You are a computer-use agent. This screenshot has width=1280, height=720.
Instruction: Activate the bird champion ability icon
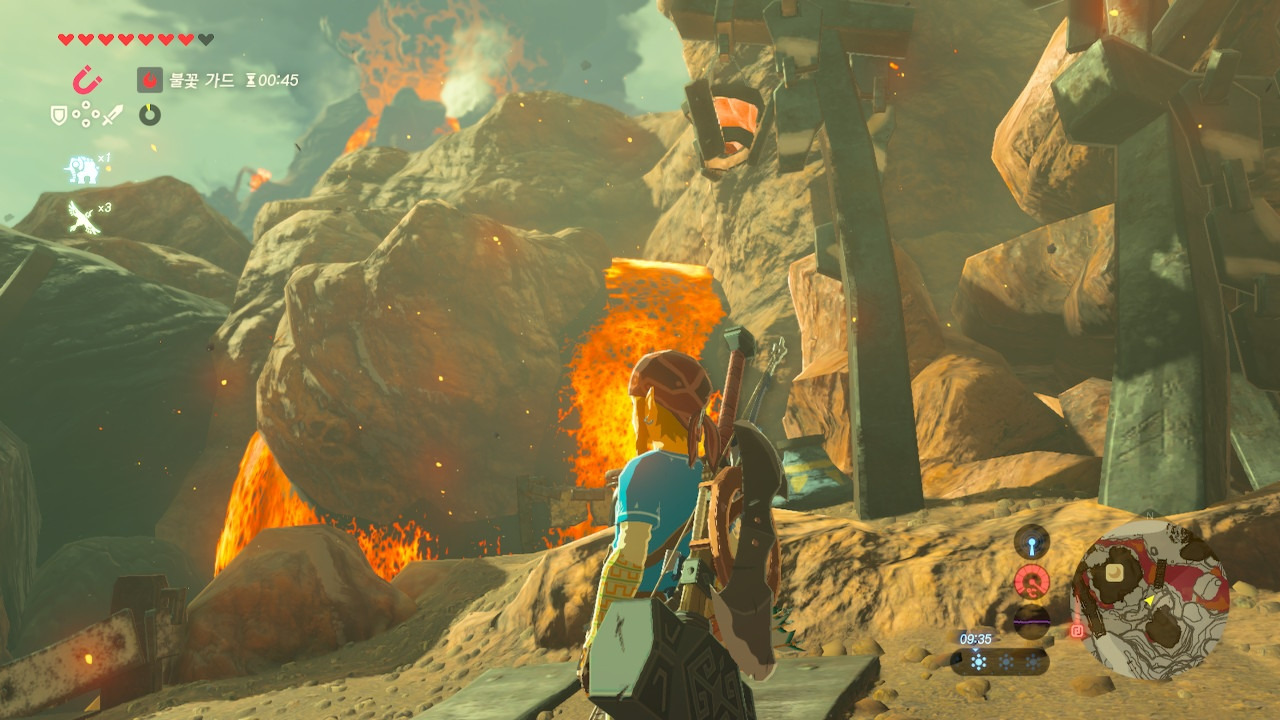[x=81, y=215]
